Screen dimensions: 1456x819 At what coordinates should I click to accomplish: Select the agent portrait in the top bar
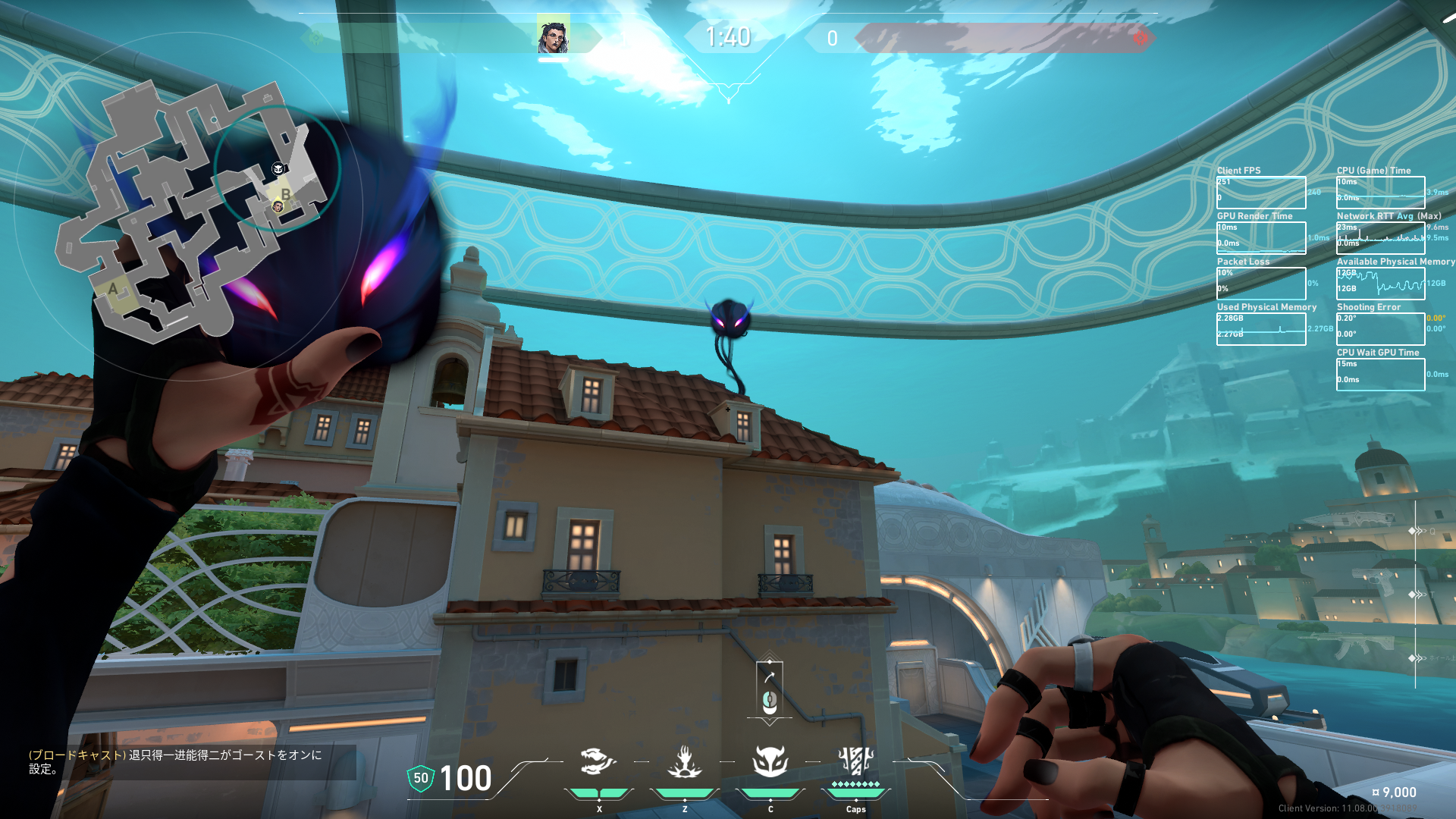coord(553,36)
